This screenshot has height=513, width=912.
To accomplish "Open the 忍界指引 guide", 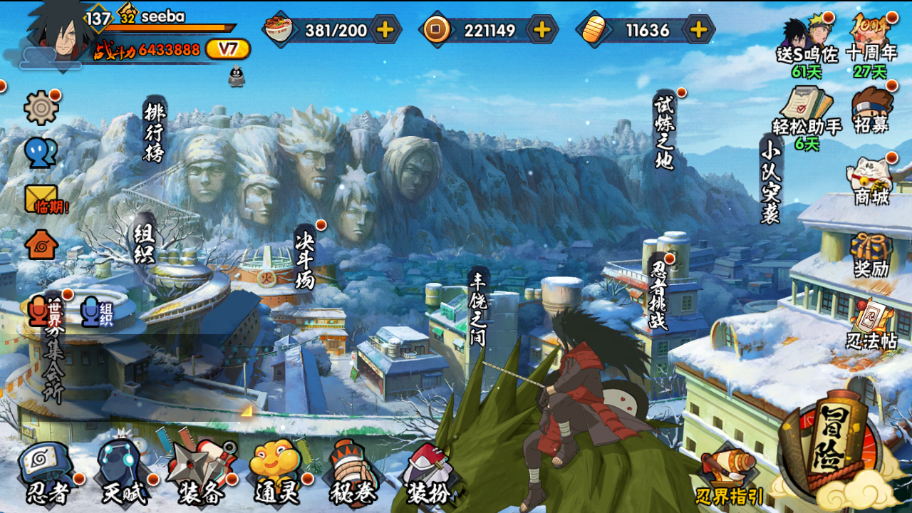I will 730,475.
